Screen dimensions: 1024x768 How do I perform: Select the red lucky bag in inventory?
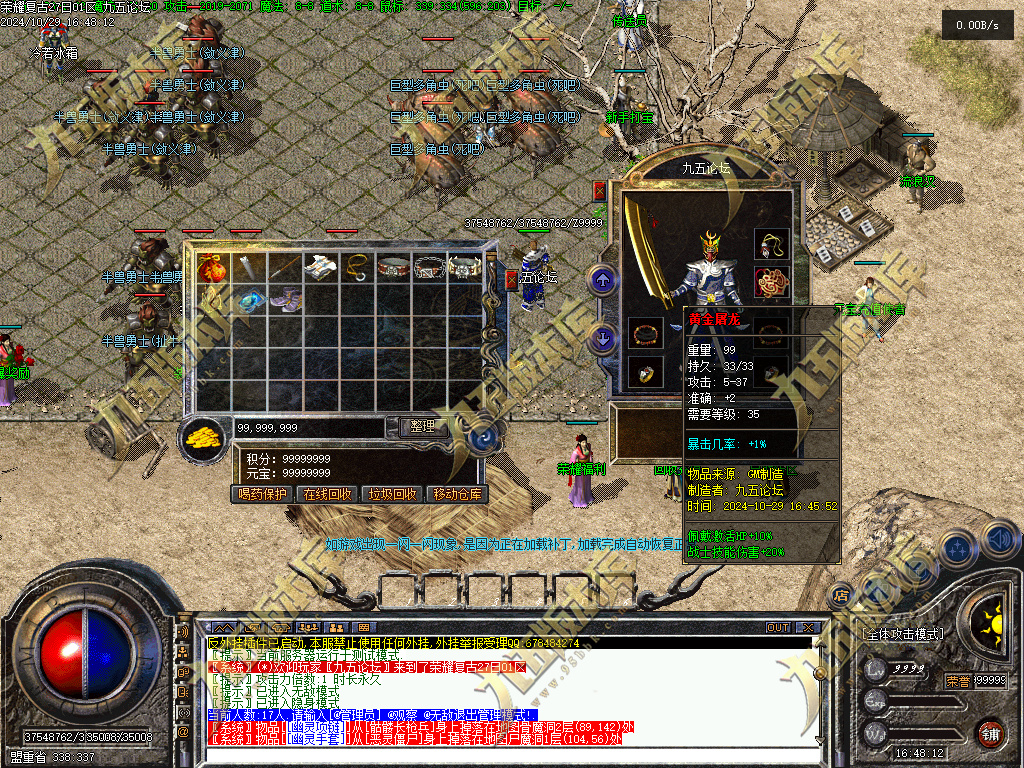tap(211, 268)
